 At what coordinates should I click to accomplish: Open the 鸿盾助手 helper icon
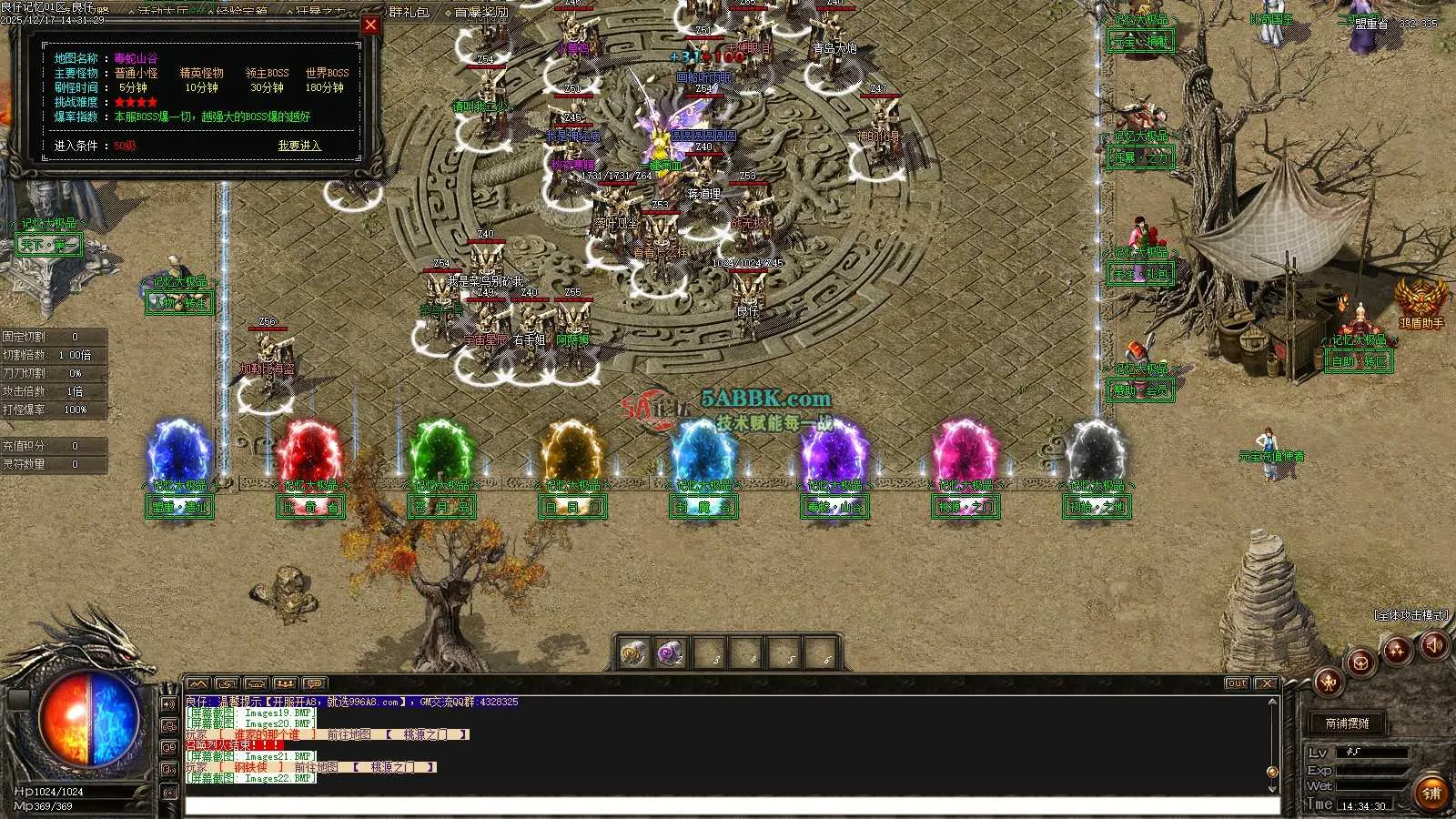click(1421, 300)
